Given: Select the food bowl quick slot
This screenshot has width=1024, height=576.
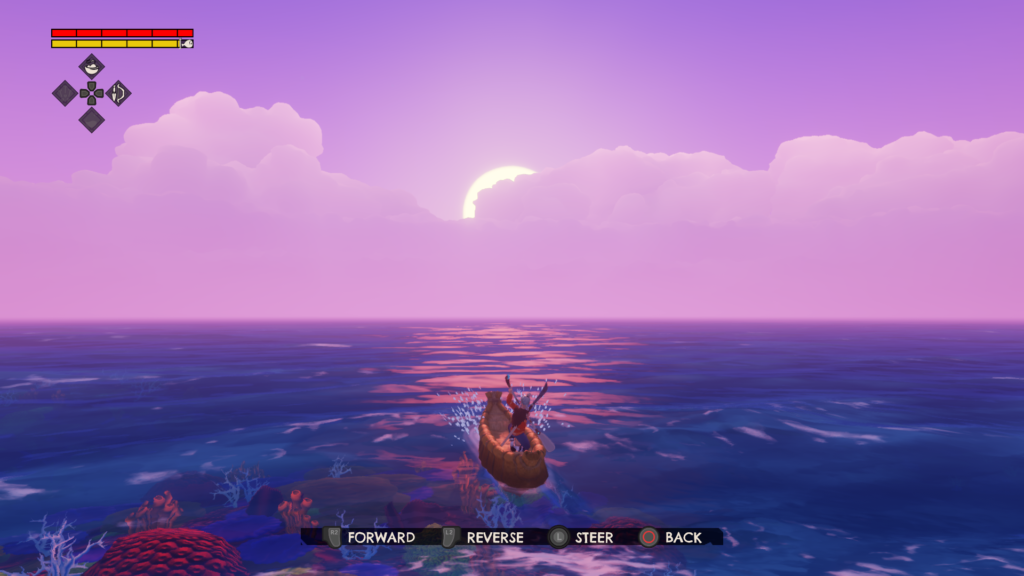Looking at the screenshot, I should tap(91, 67).
